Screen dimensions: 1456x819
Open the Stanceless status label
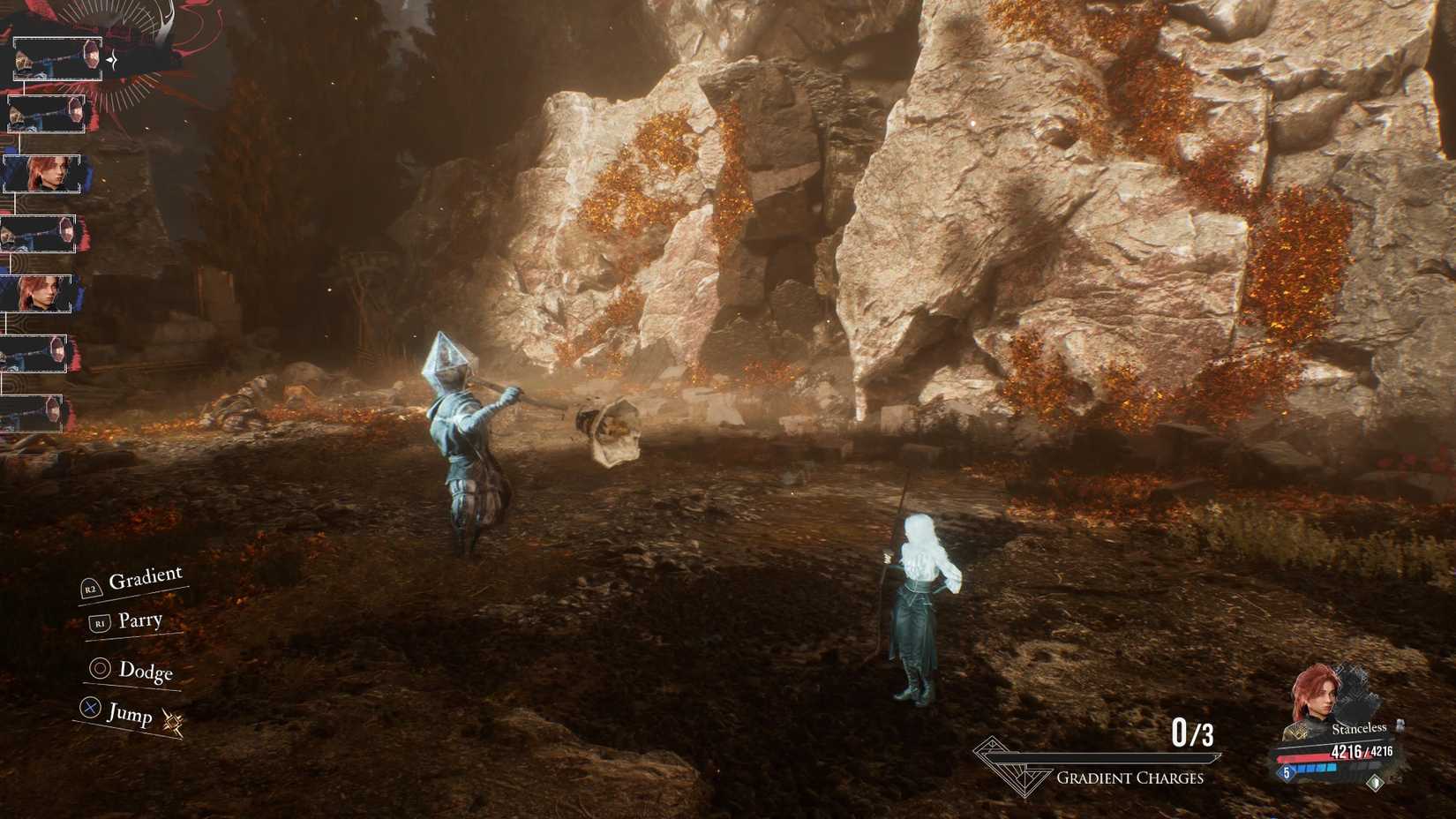click(1359, 729)
